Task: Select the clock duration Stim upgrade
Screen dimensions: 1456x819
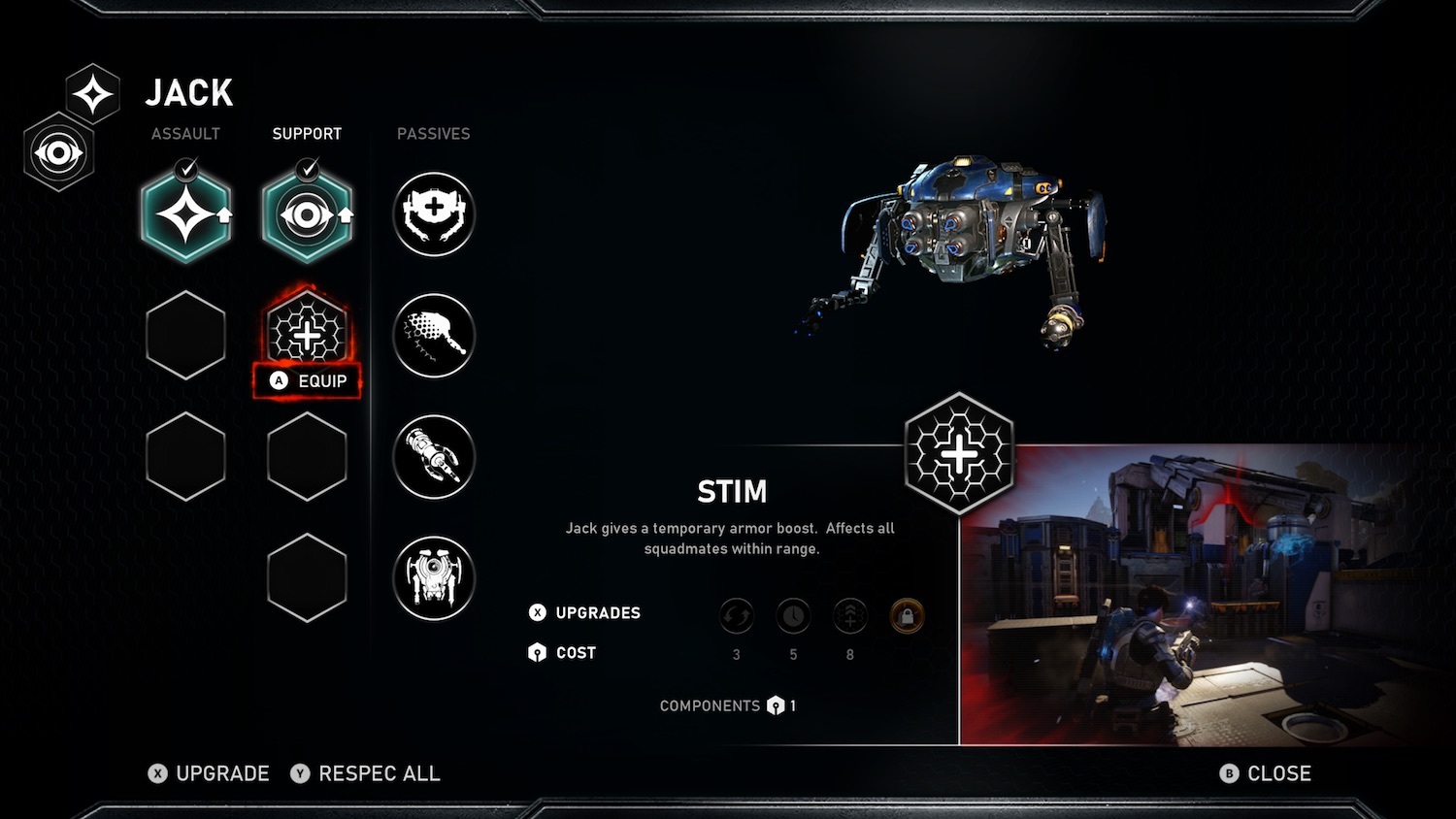Action: (793, 615)
